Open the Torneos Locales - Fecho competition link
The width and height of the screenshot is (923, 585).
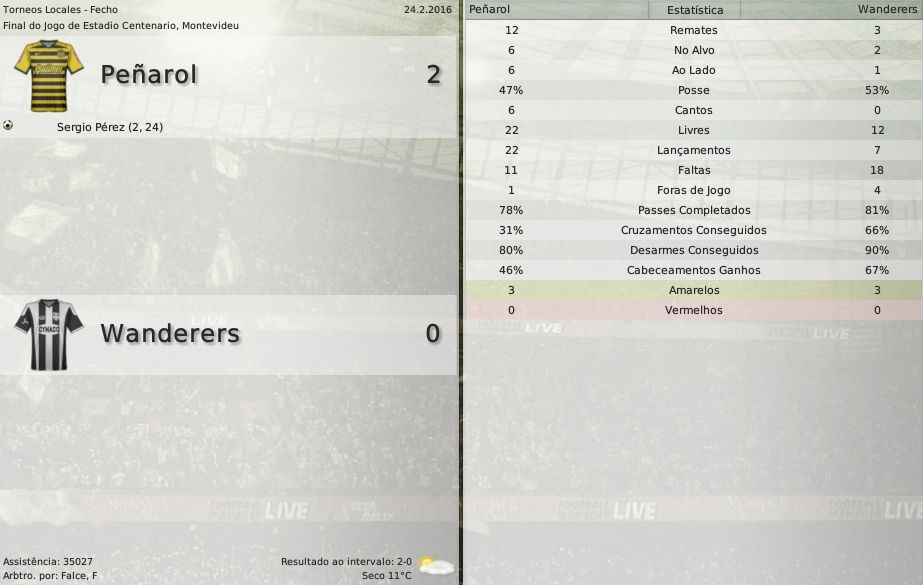60,9
